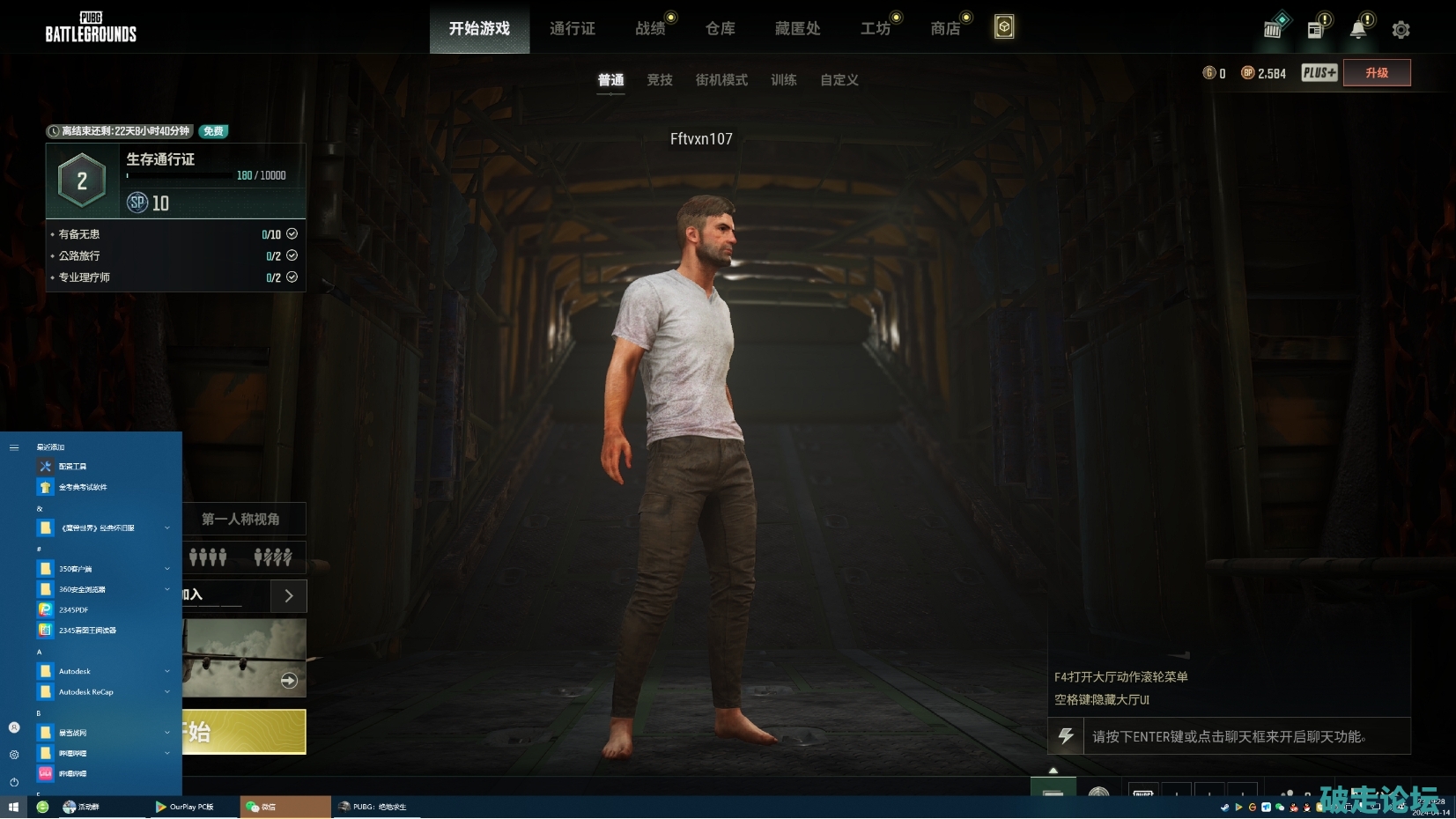This screenshot has height=819, width=1456.
Task: Open the 工坊 workshop tab
Action: click(x=875, y=29)
